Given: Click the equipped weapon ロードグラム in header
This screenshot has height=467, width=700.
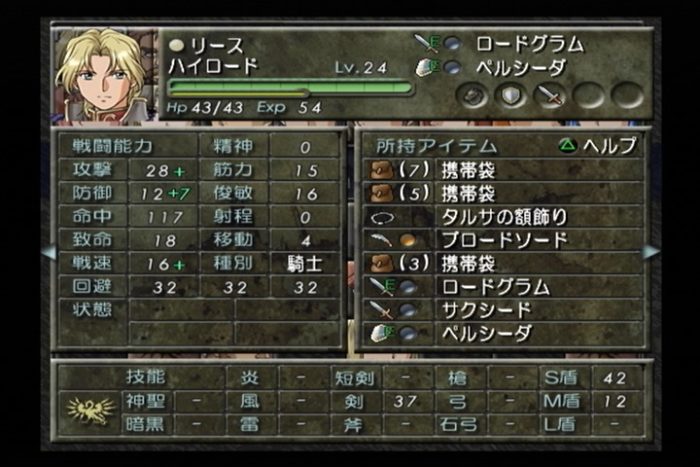Looking at the screenshot, I should 528,44.
